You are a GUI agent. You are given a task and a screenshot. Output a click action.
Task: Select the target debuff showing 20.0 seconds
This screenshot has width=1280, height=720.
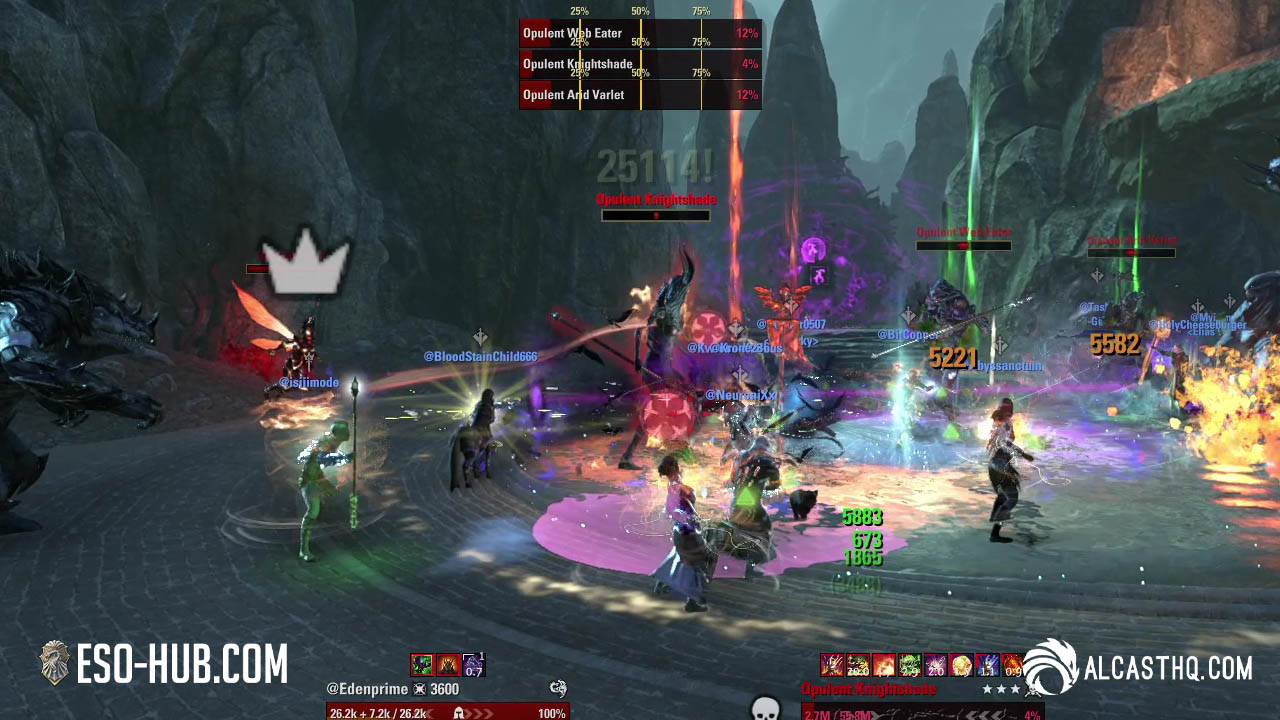pos(857,664)
